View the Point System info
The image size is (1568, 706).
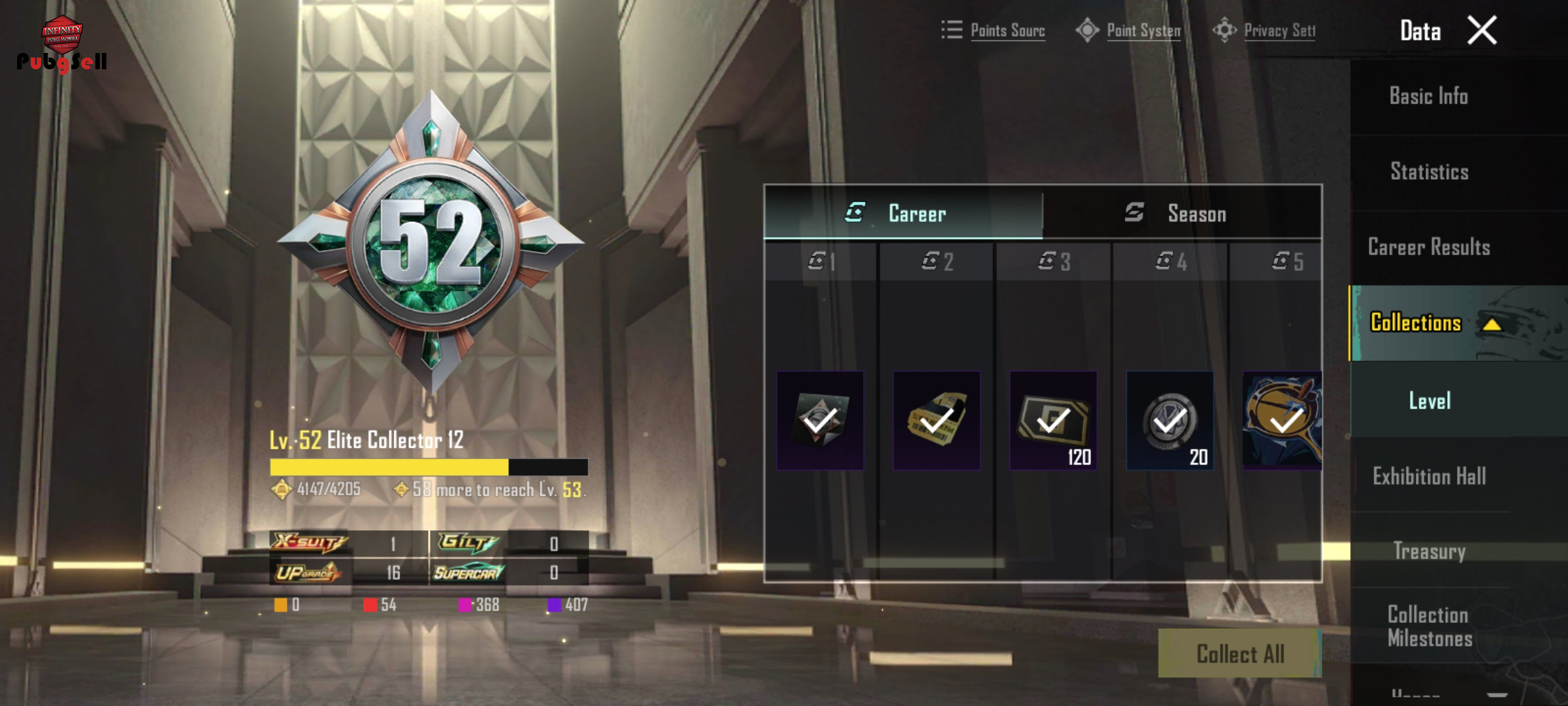coord(1130,30)
